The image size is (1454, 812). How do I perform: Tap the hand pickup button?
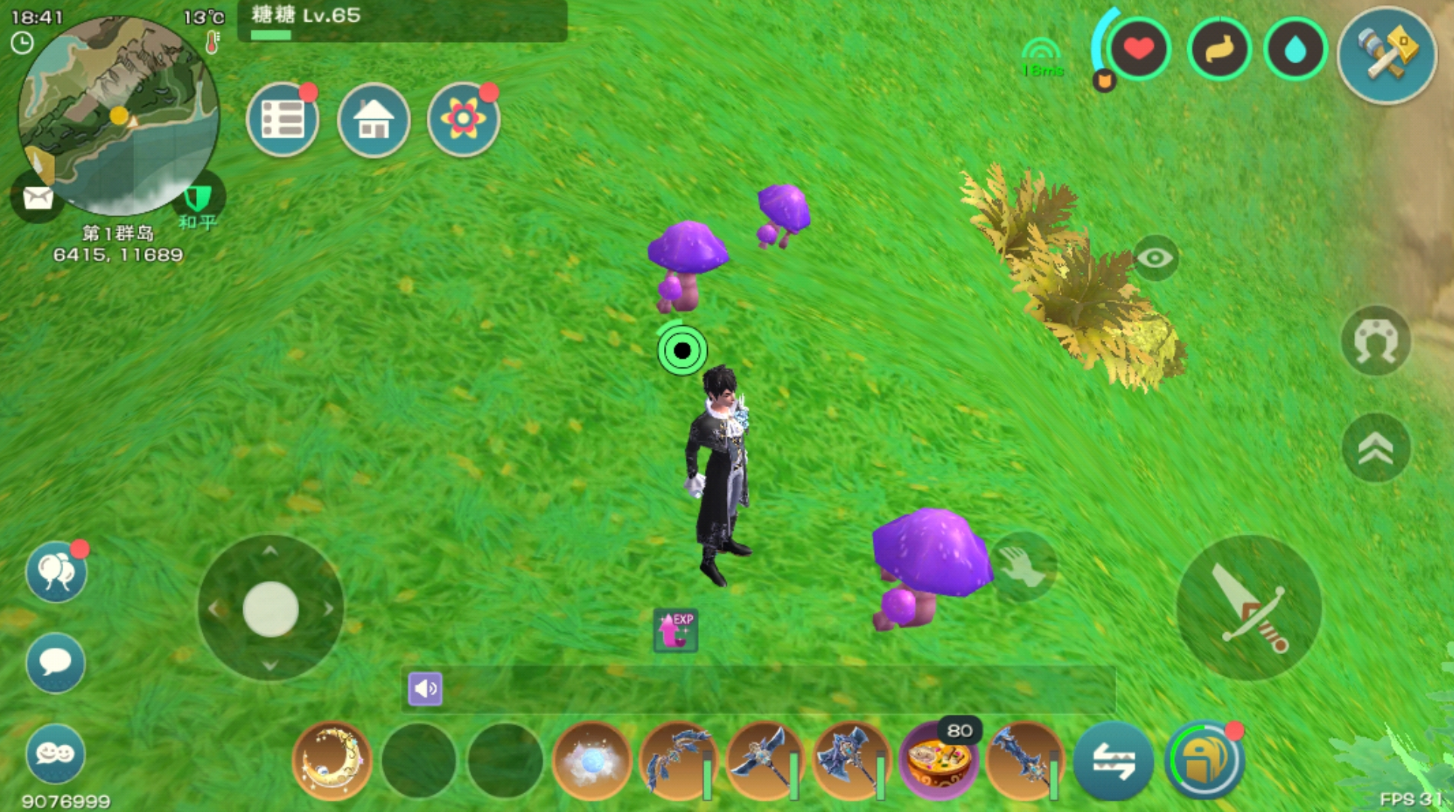point(1023,565)
